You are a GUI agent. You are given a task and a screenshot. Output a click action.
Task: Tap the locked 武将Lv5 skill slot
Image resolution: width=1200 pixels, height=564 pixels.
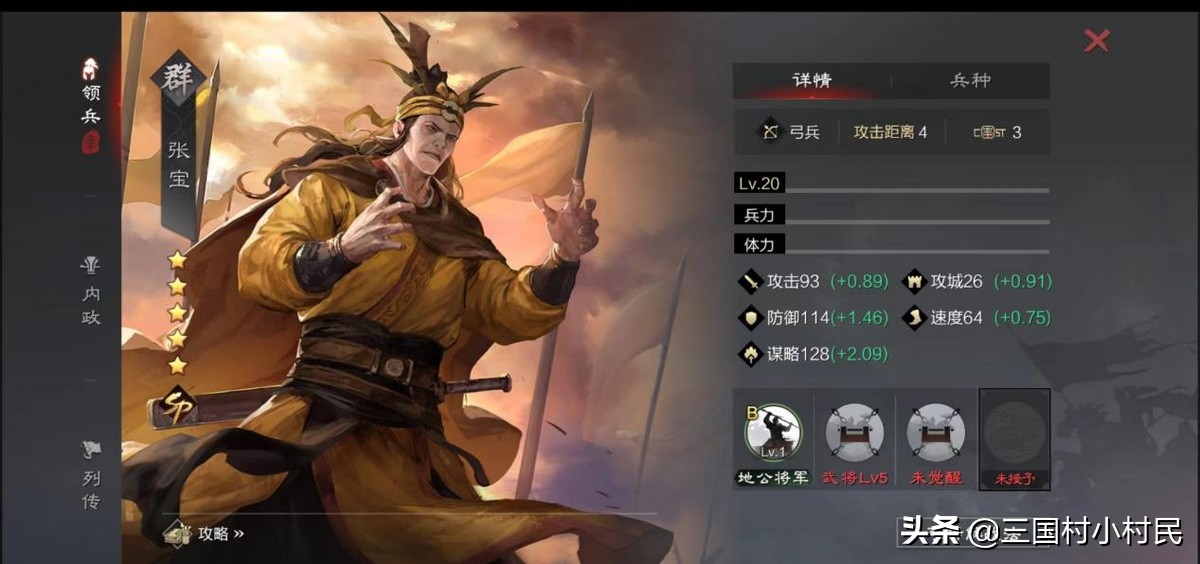point(855,433)
